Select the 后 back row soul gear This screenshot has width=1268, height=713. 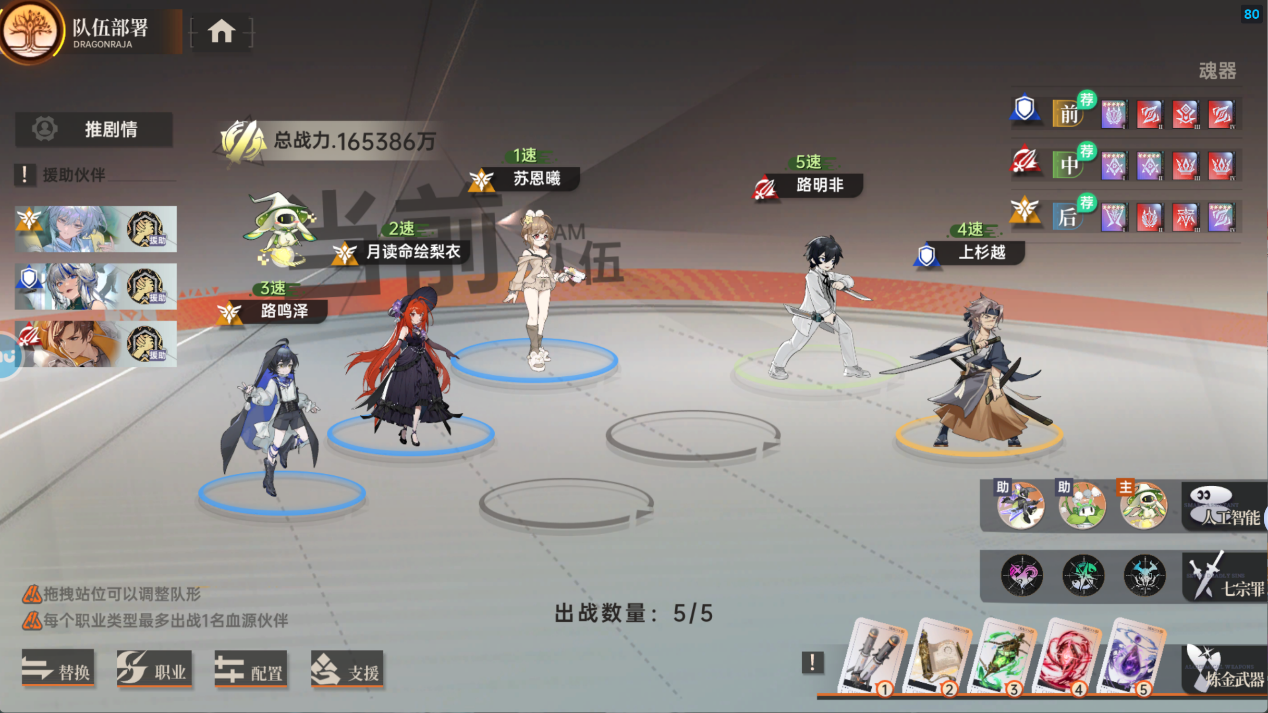coord(1069,216)
